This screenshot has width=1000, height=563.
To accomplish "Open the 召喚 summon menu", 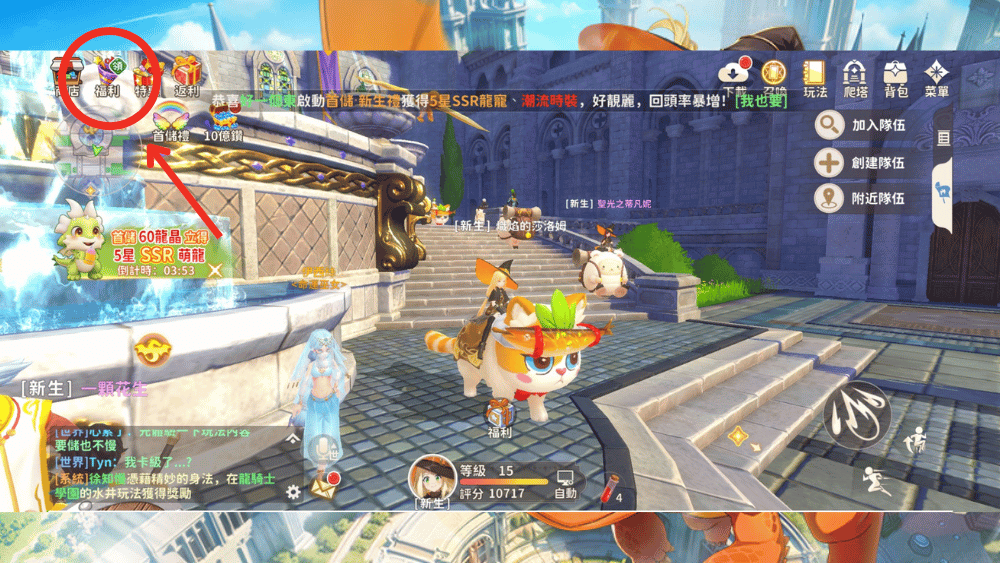I will point(775,76).
